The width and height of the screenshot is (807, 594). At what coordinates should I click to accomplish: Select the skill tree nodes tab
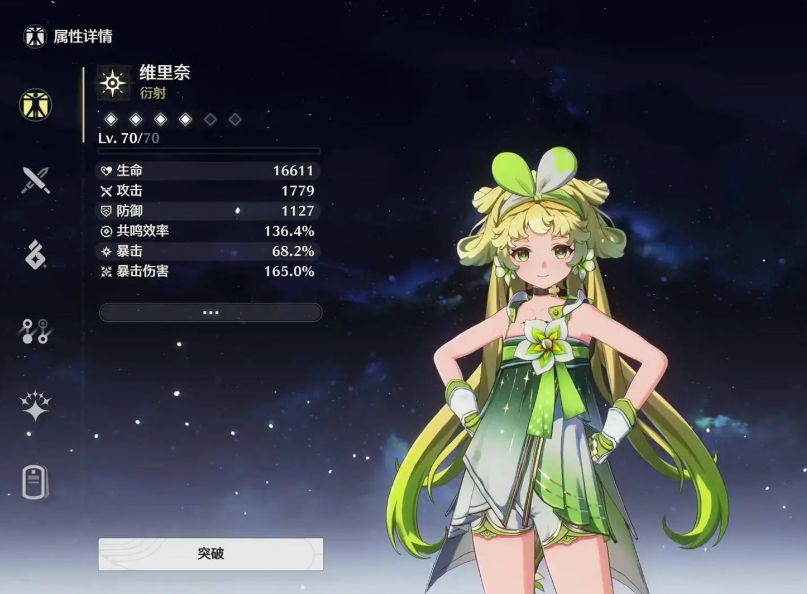click(x=36, y=331)
